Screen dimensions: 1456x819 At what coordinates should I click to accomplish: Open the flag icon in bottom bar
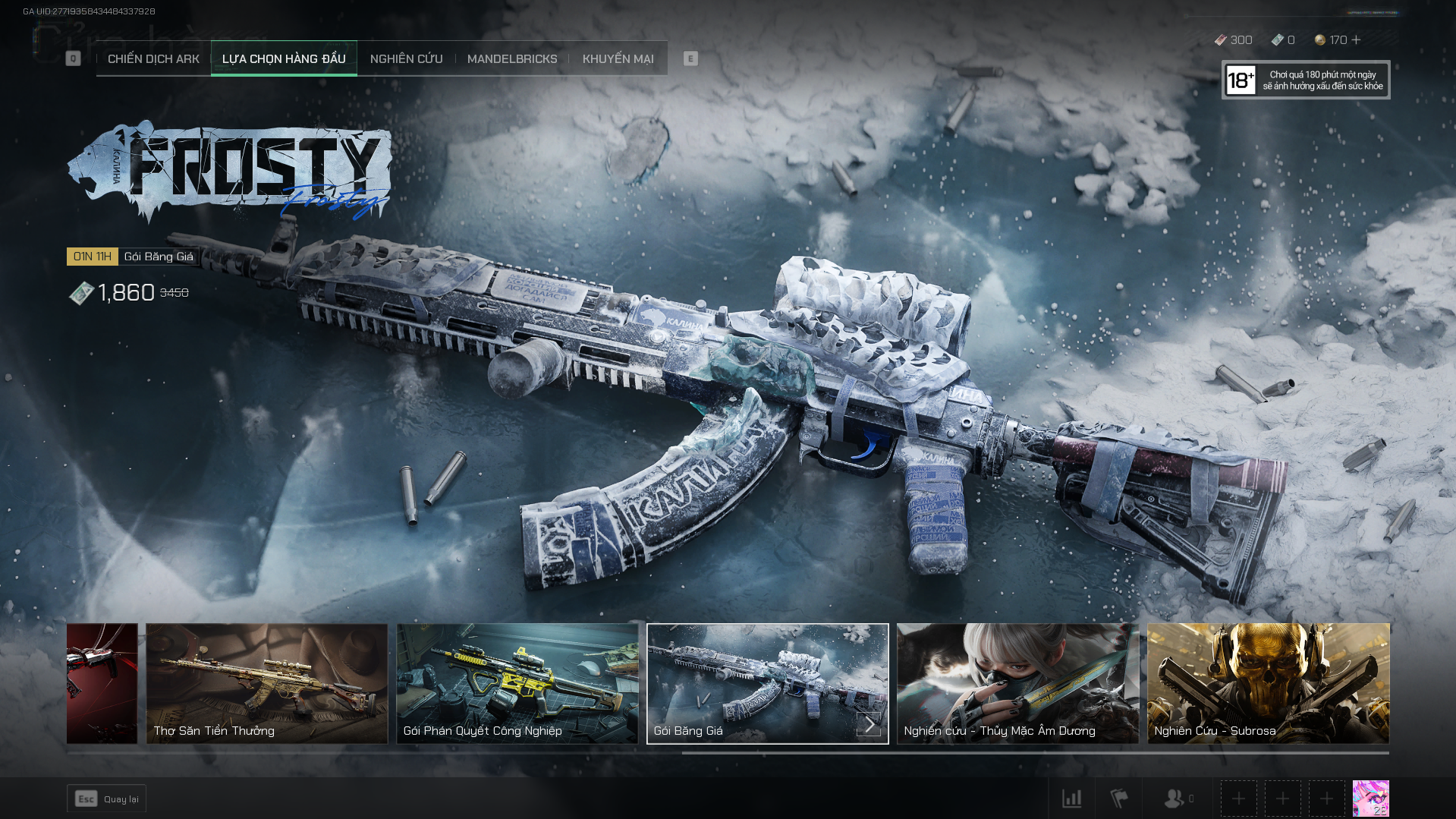click(1118, 799)
